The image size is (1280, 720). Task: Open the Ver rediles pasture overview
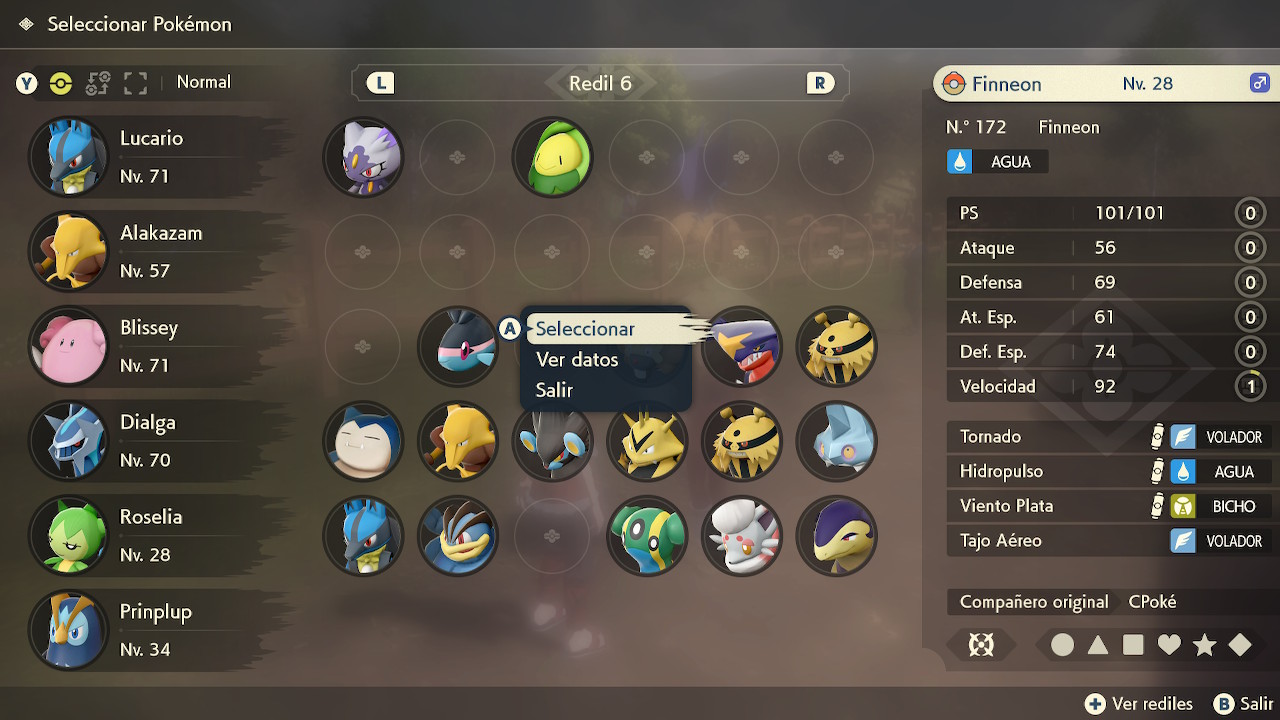1139,704
